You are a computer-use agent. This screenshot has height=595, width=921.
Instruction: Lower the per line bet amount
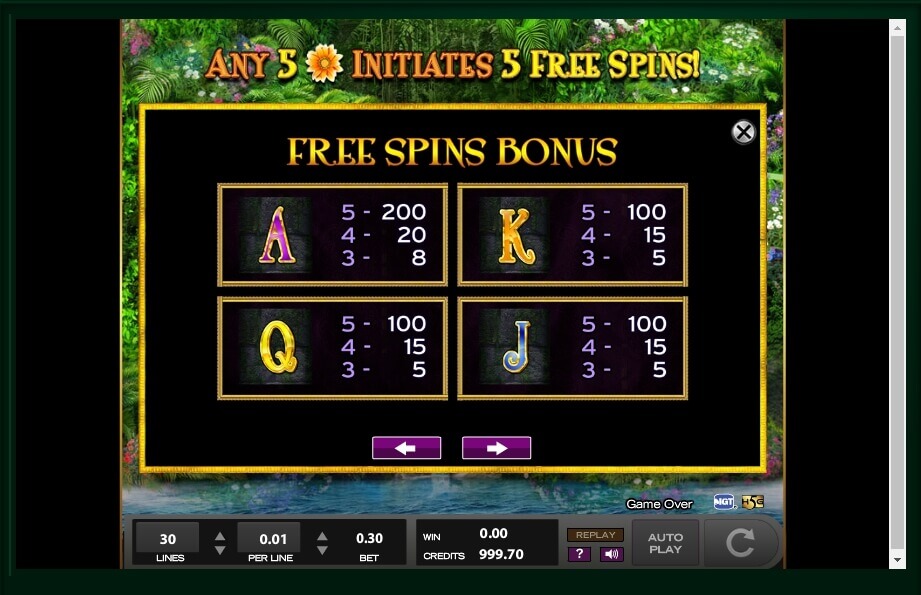click(x=322, y=550)
